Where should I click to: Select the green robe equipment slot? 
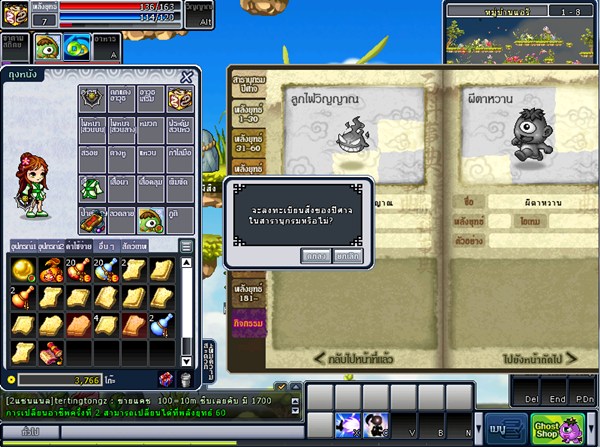click(x=93, y=186)
